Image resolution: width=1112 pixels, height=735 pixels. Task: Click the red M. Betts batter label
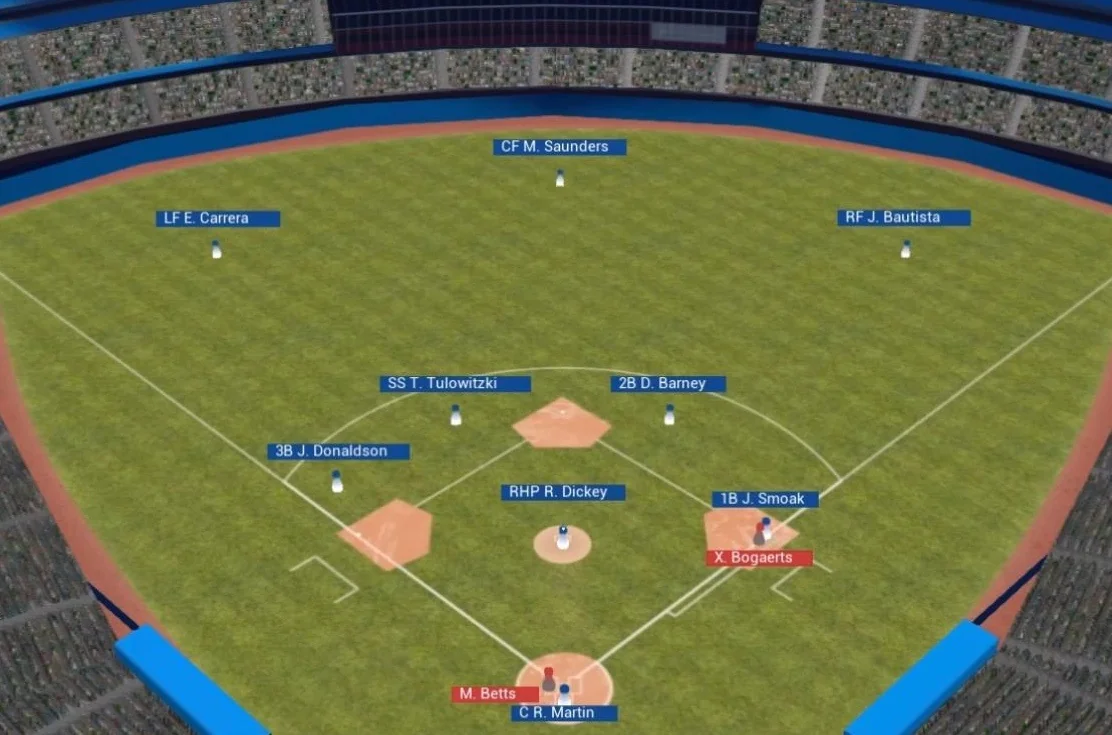(494, 694)
